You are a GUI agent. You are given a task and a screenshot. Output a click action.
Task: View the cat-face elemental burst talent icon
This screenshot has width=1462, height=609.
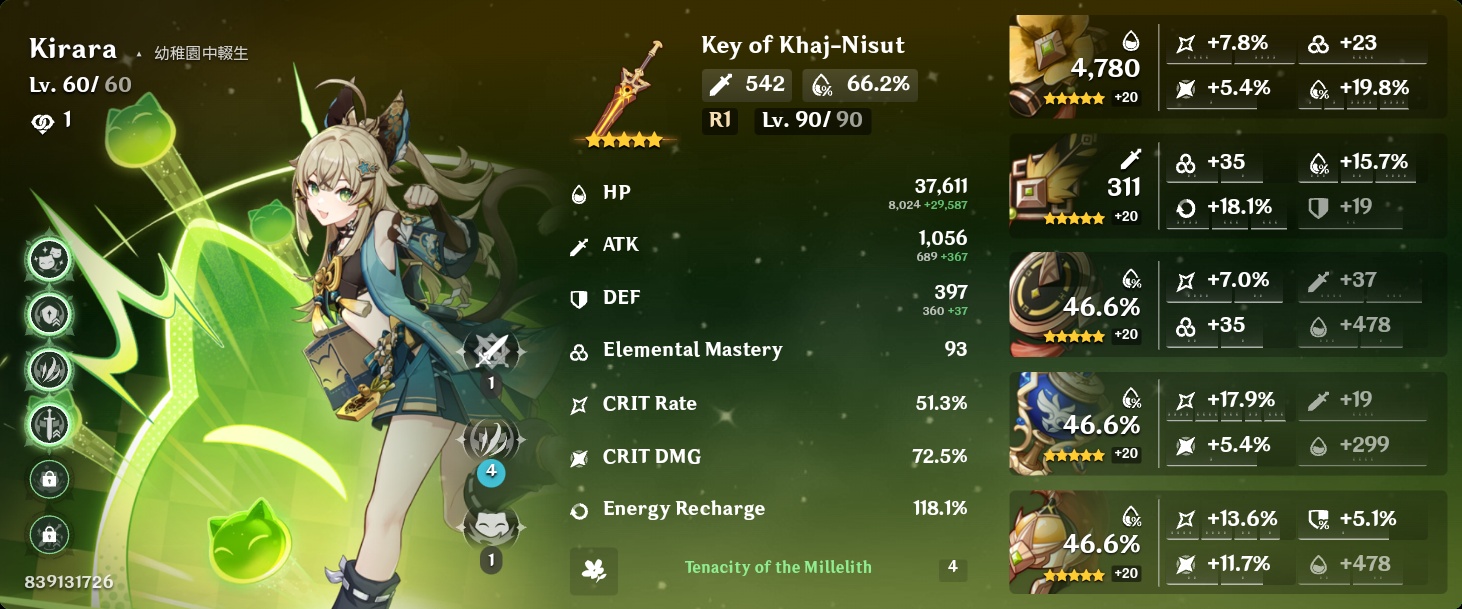[x=491, y=526]
